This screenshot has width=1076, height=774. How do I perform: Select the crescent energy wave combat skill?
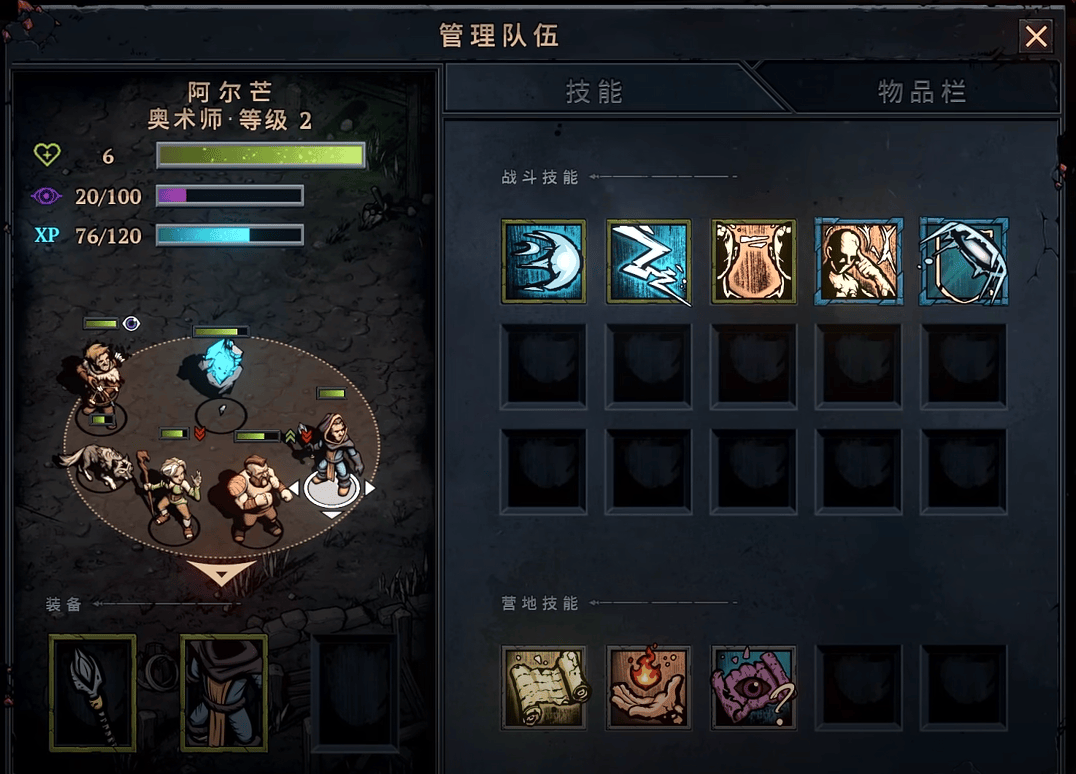click(543, 261)
